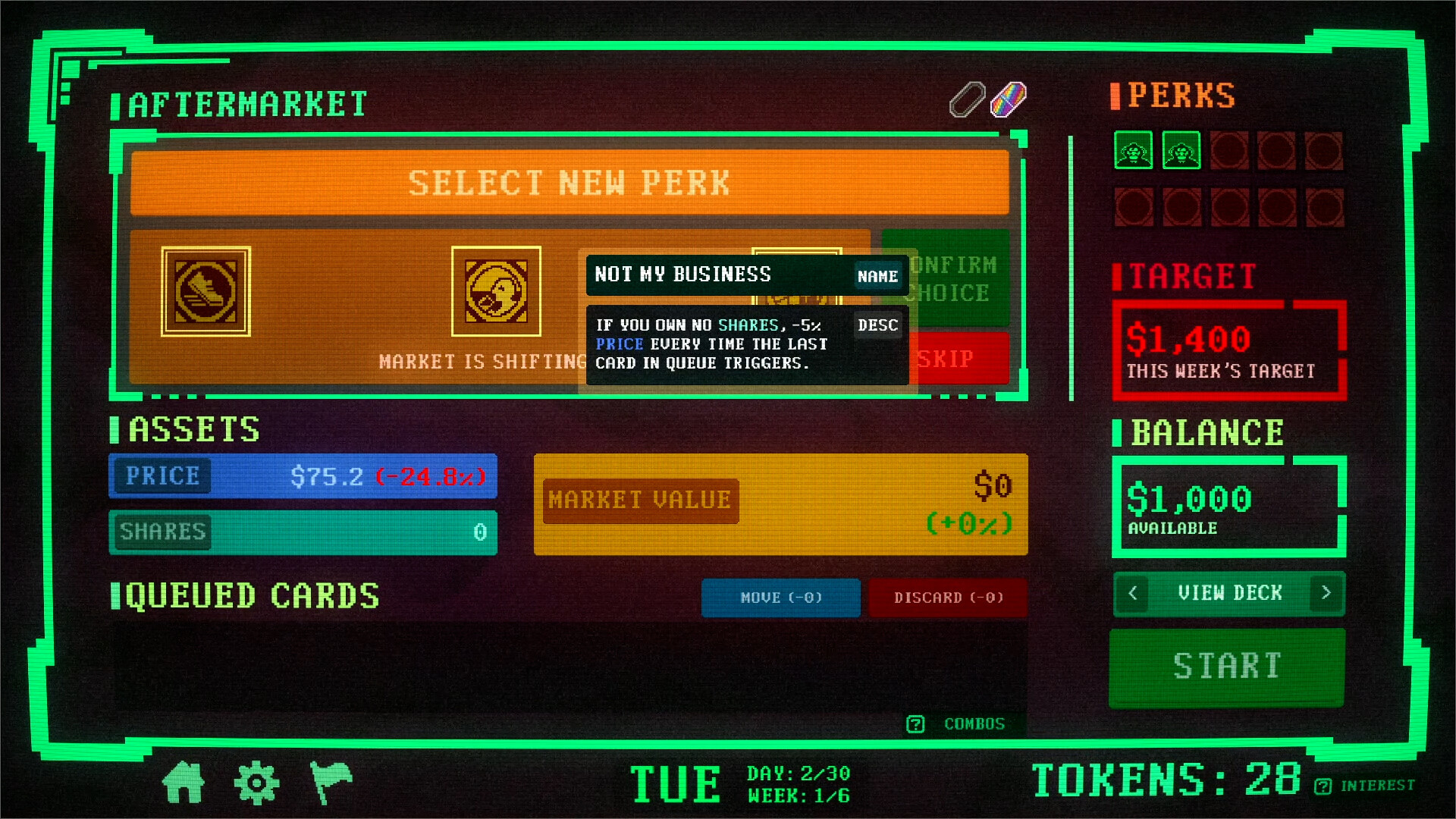
Task: Click the gray pill icon near the top
Action: click(x=966, y=99)
